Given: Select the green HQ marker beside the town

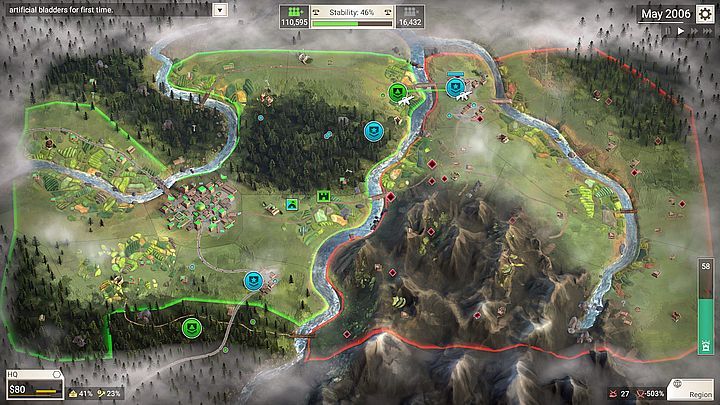Looking at the screenshot, I should [x=292, y=205].
